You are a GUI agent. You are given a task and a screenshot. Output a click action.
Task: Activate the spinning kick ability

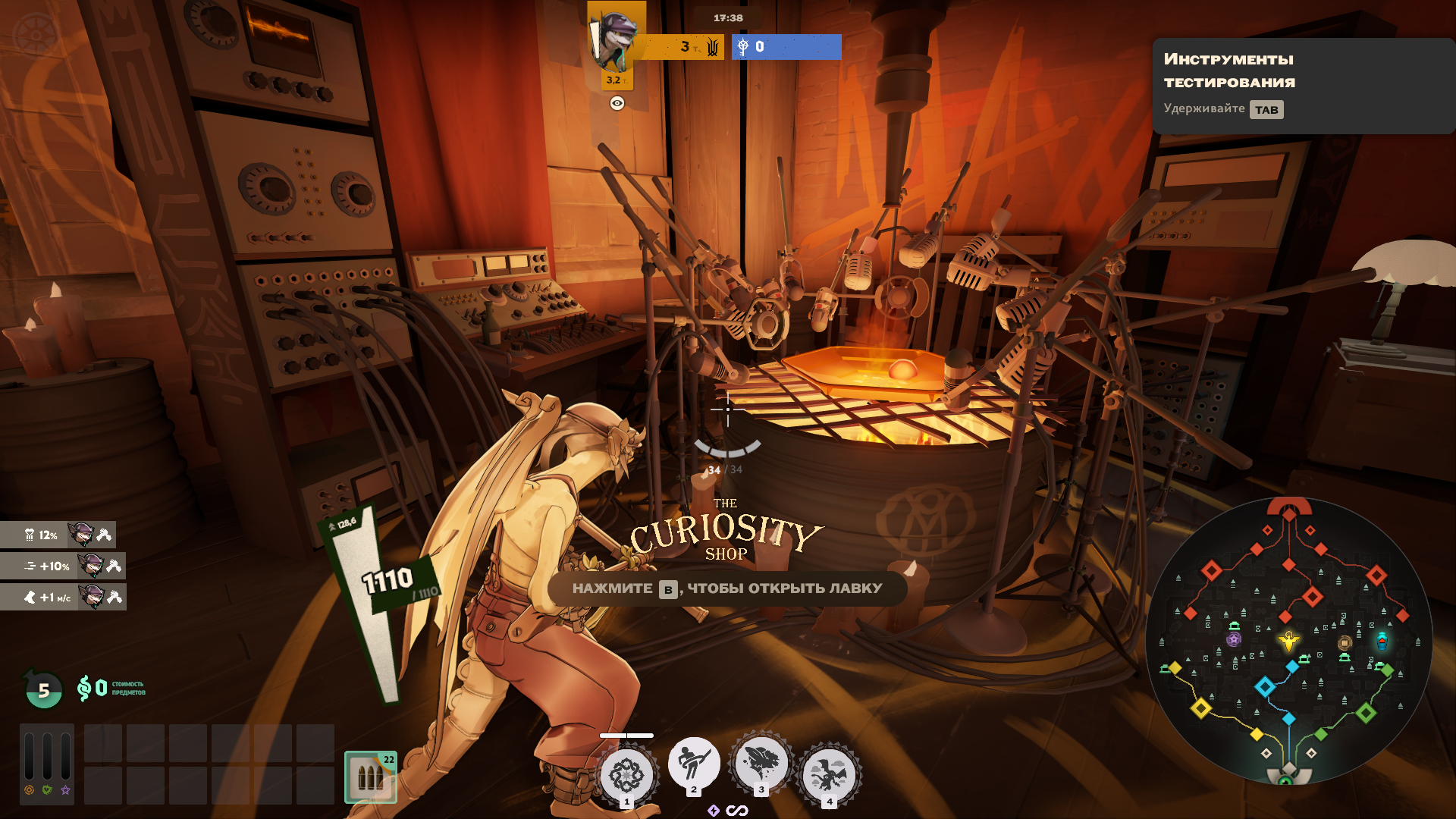[694, 764]
